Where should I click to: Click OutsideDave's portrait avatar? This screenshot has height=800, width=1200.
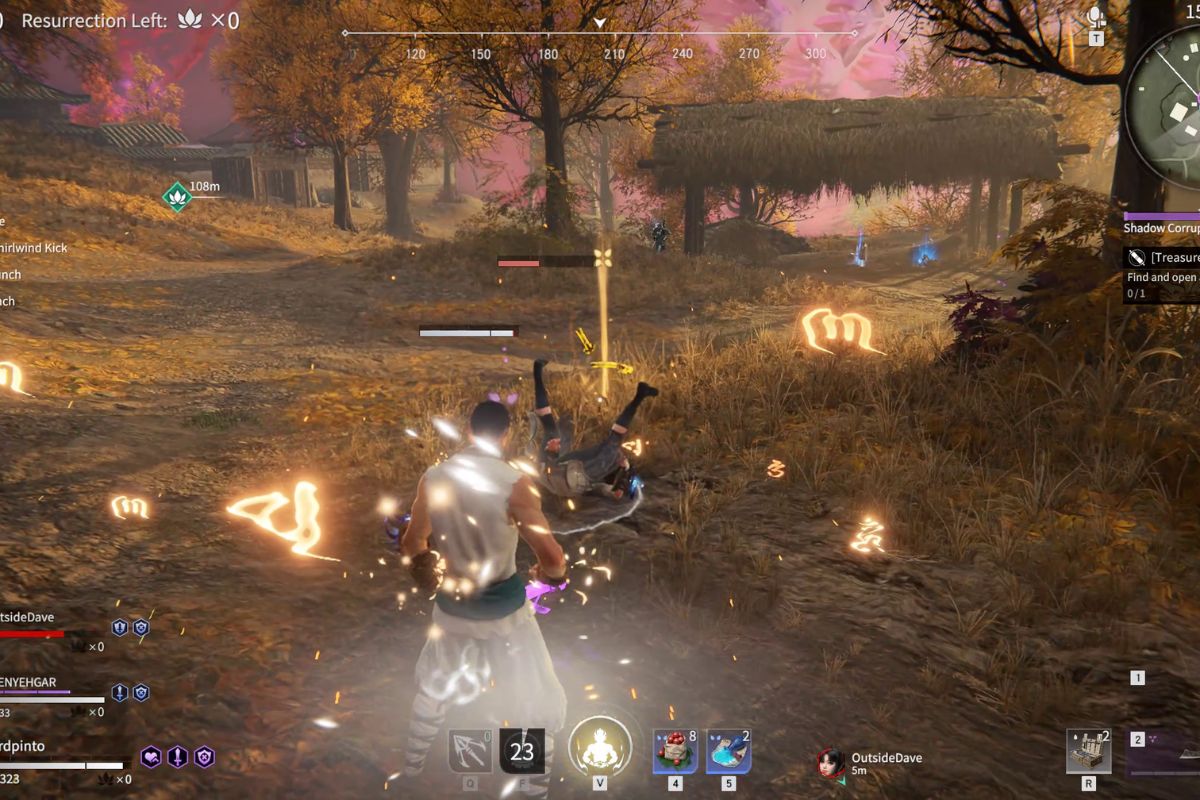tap(831, 763)
